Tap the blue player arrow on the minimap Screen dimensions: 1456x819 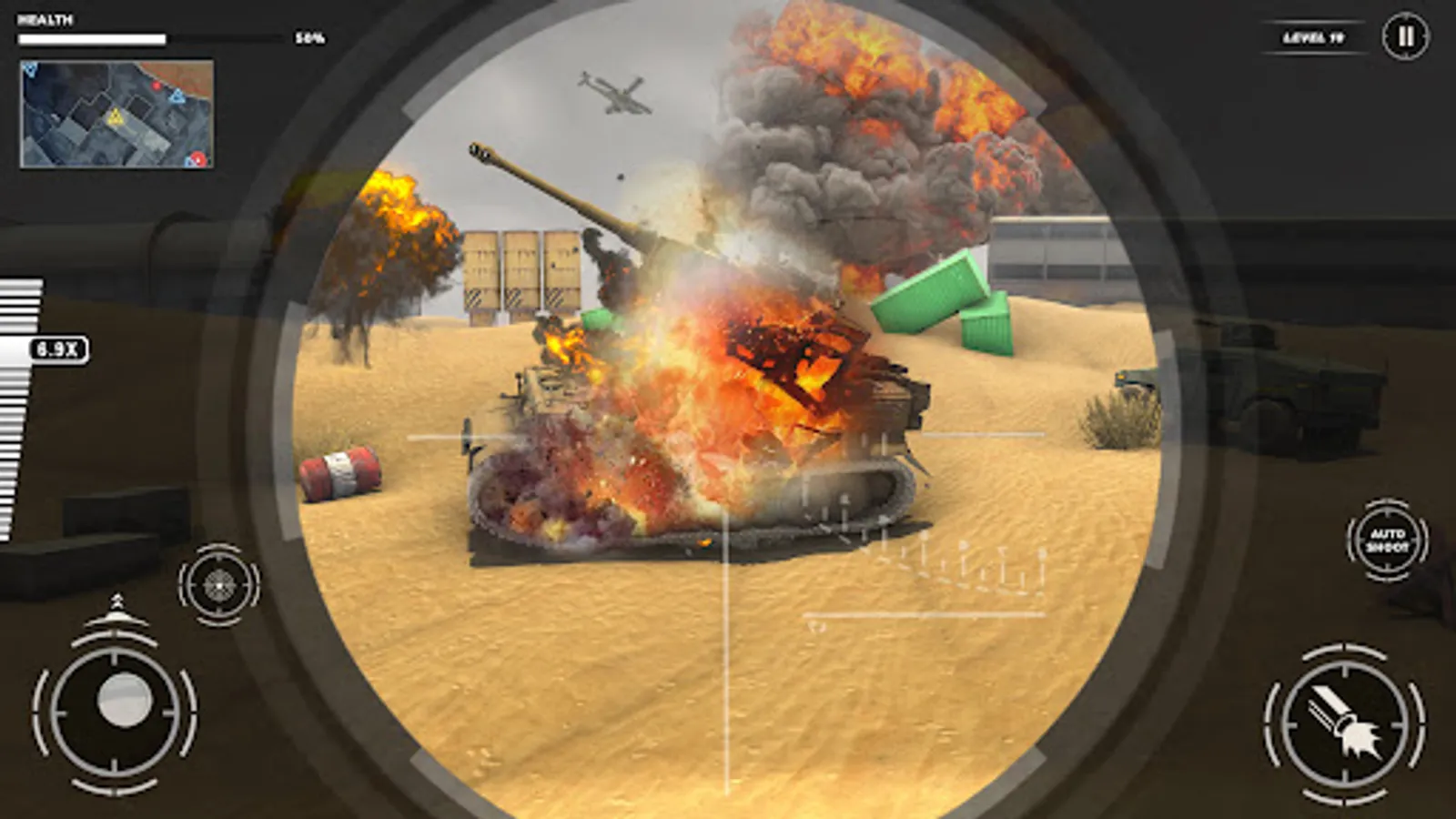(x=31, y=70)
